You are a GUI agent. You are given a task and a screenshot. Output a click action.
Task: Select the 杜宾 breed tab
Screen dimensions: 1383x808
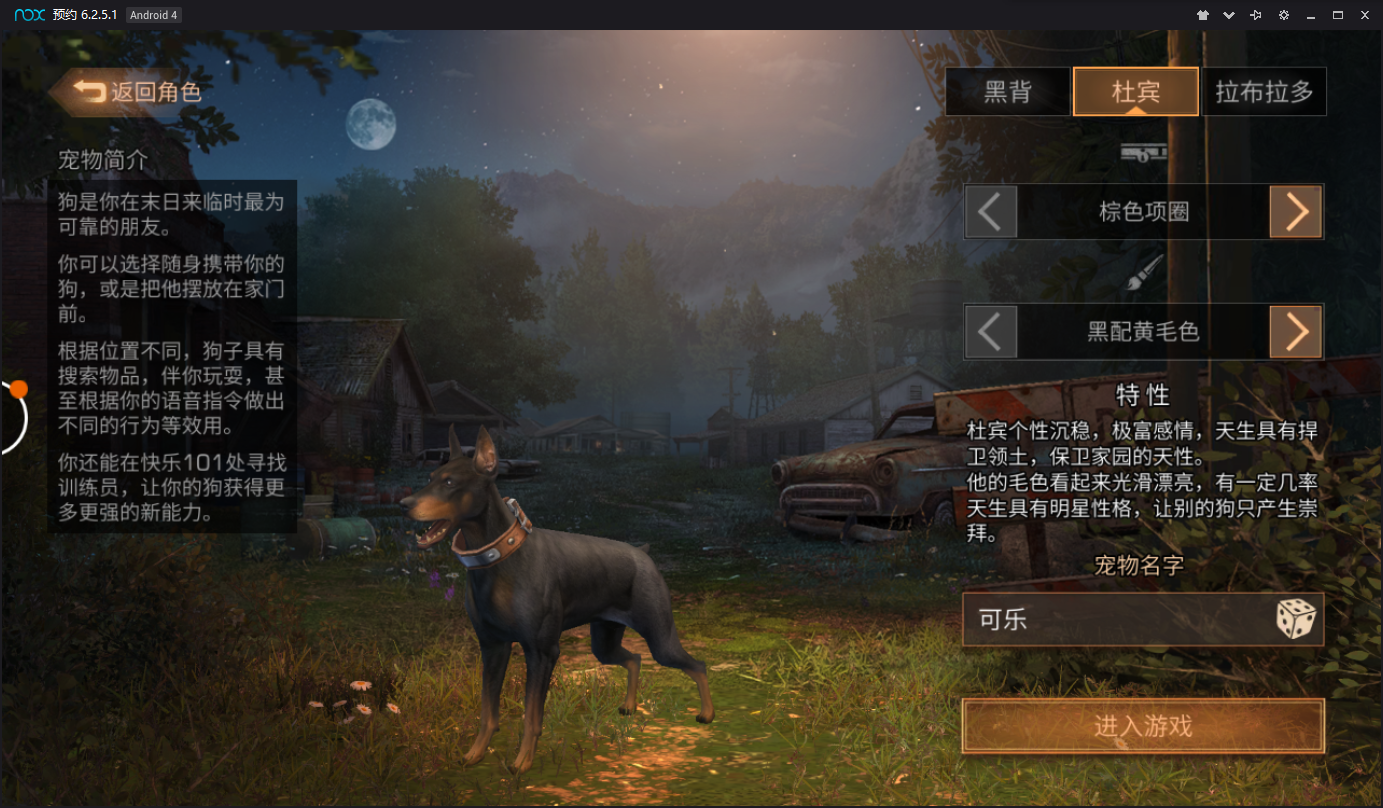(1136, 92)
